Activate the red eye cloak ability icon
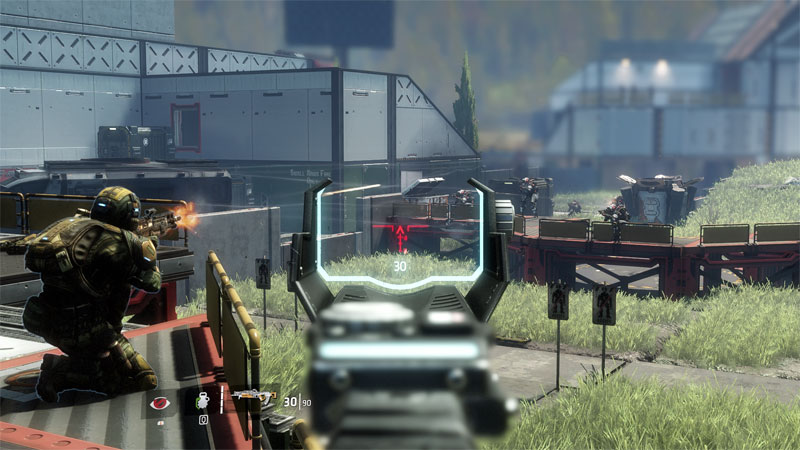The height and width of the screenshot is (450, 800). click(x=158, y=402)
